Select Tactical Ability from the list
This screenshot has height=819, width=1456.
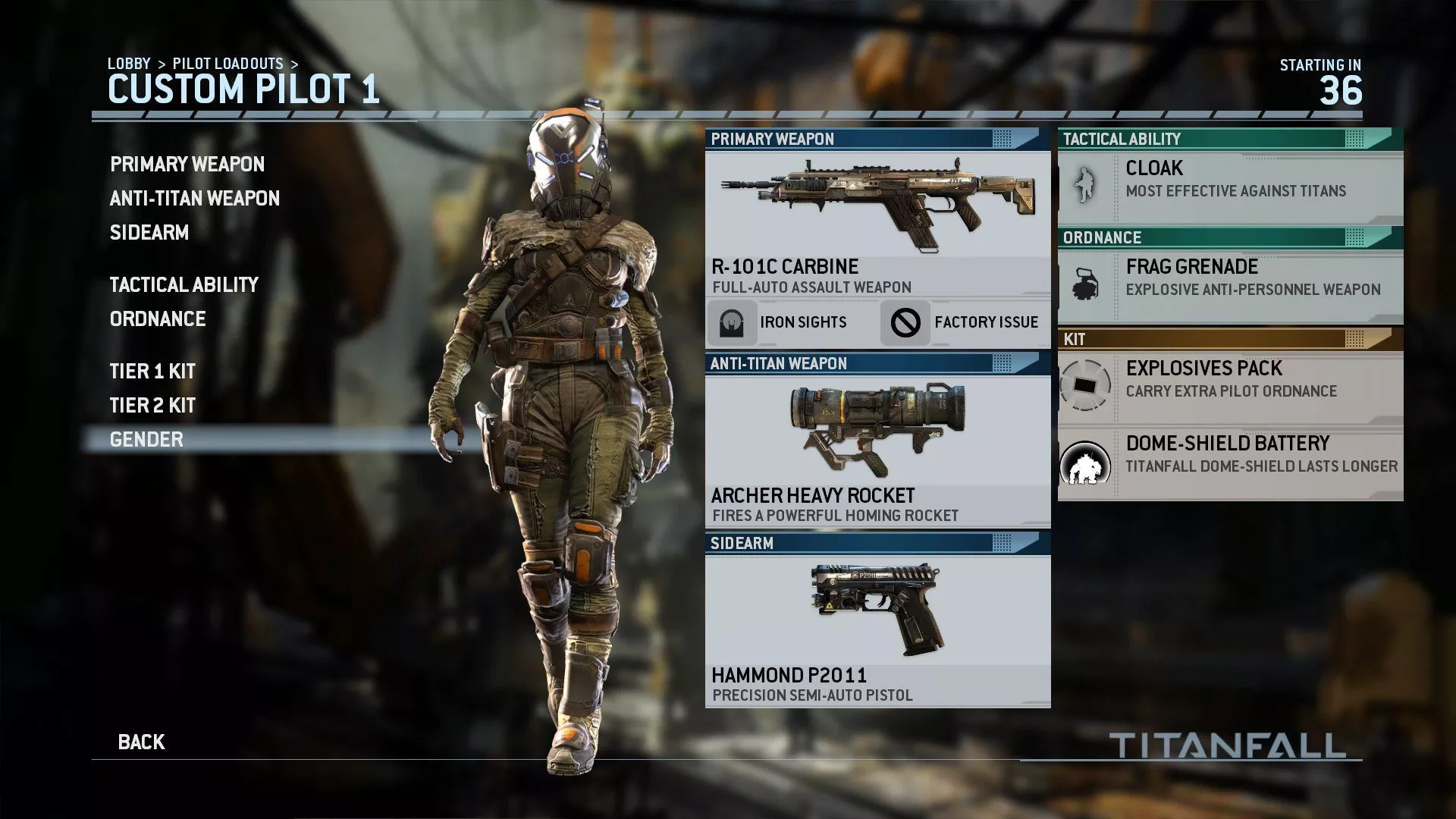coord(184,284)
